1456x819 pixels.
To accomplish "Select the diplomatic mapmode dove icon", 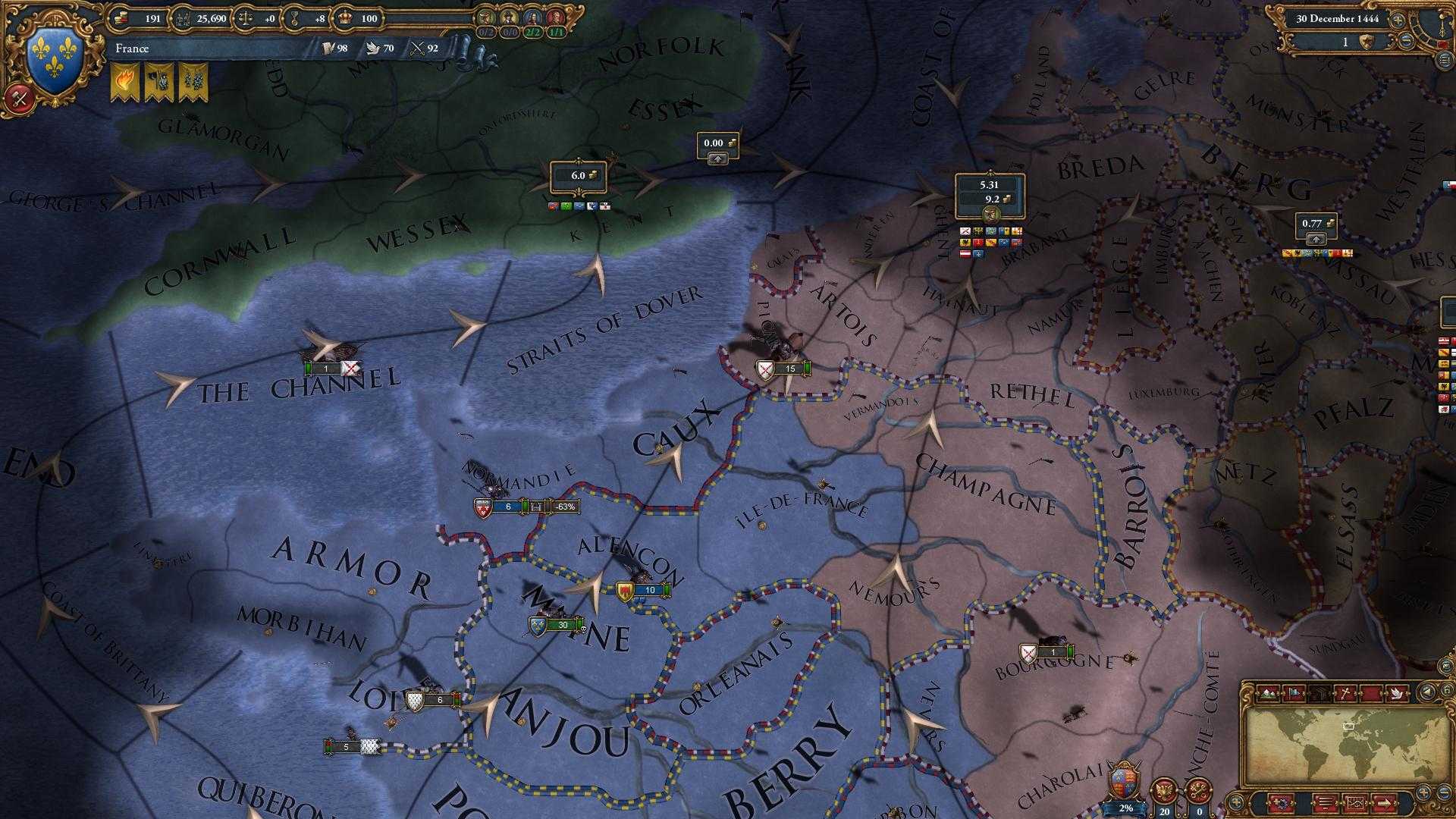I will (x=1397, y=693).
